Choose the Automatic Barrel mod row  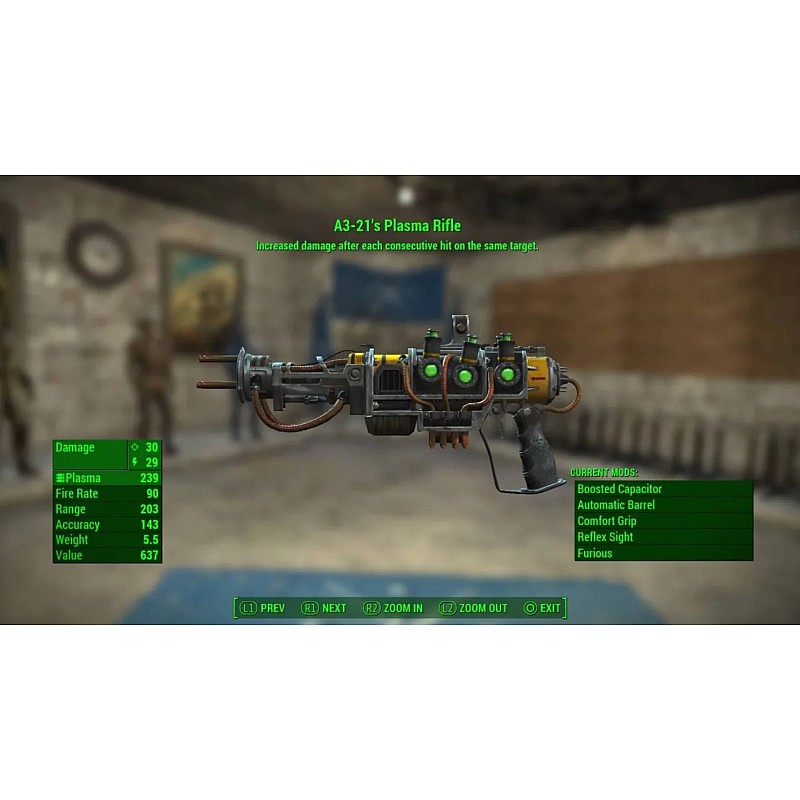pyautogui.click(x=662, y=505)
